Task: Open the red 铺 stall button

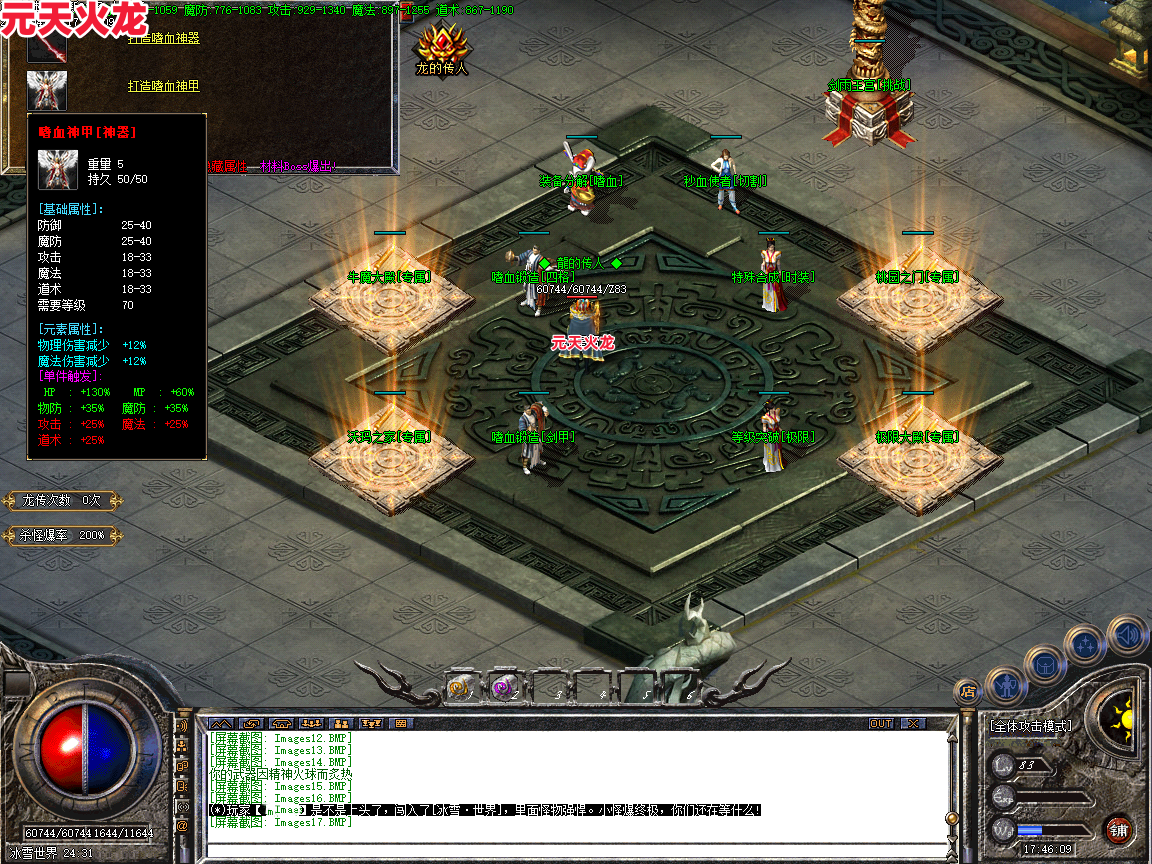Action: [x=1118, y=829]
